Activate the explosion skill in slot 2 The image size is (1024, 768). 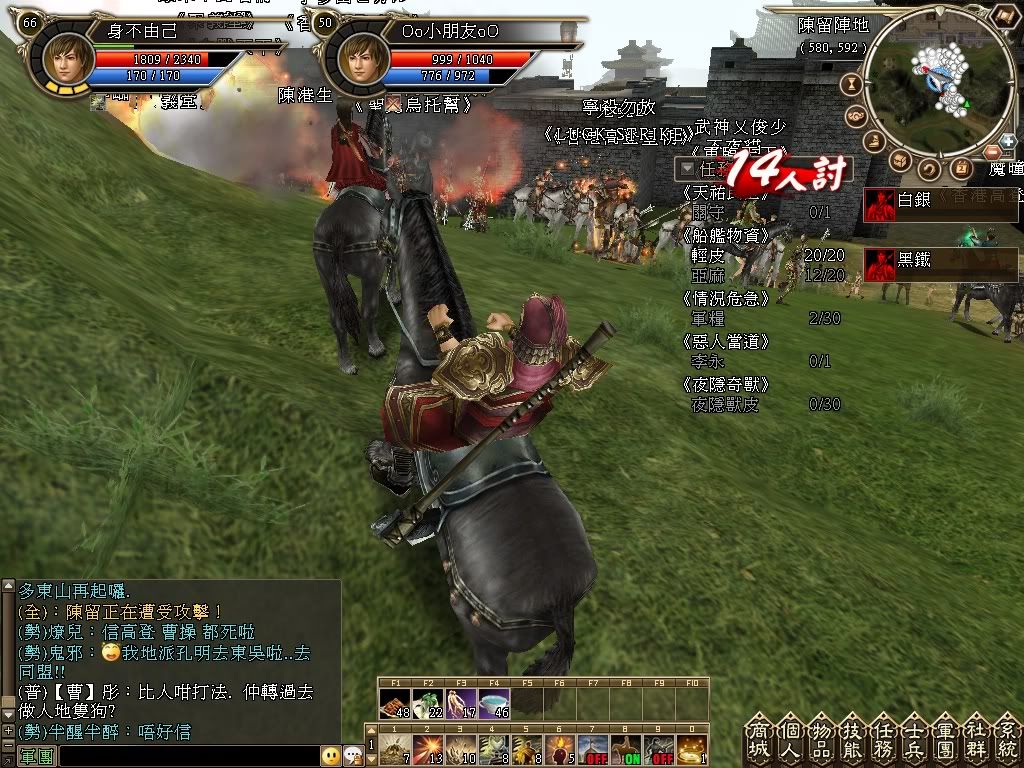point(427,749)
